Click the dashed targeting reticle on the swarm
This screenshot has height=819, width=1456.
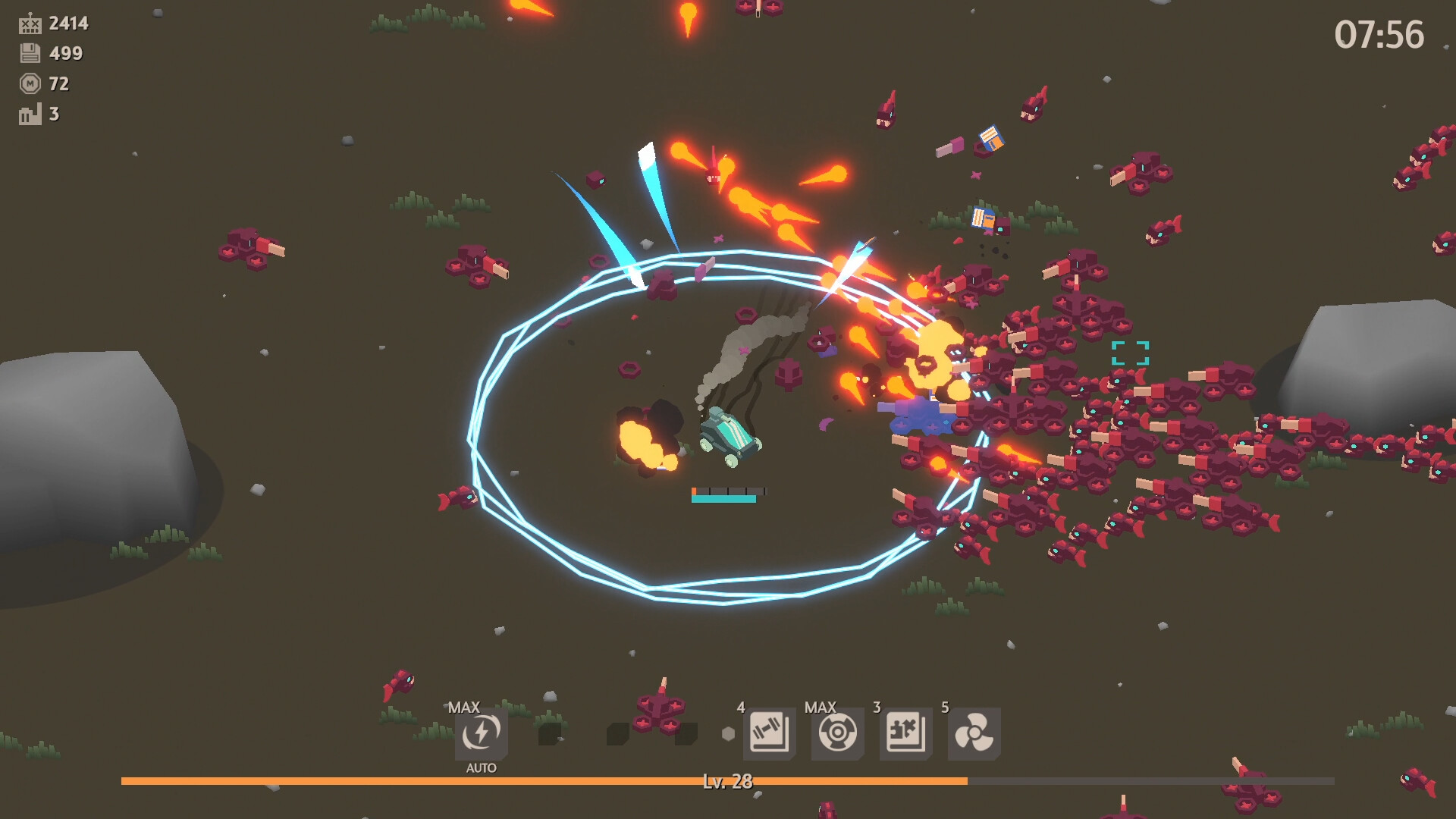point(1130,351)
